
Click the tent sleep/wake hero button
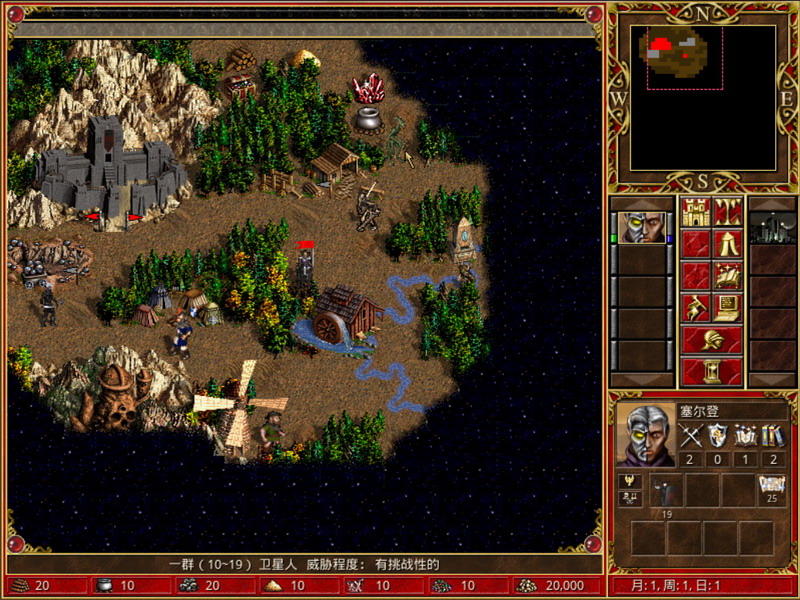pos(727,244)
